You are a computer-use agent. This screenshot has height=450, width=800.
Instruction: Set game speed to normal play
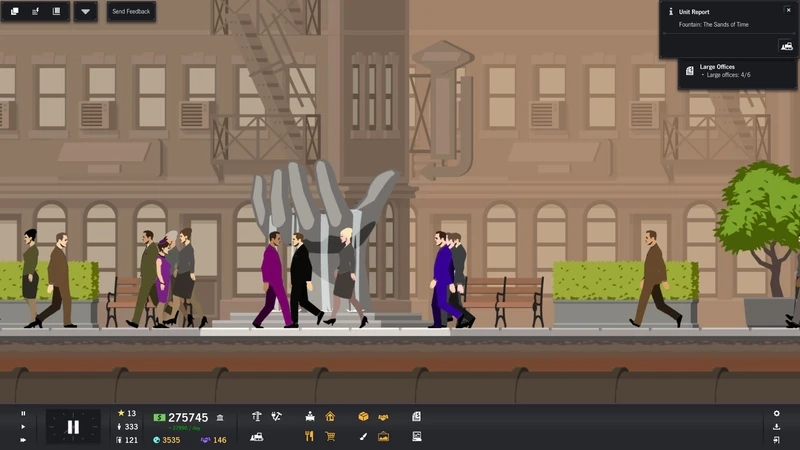[23, 427]
